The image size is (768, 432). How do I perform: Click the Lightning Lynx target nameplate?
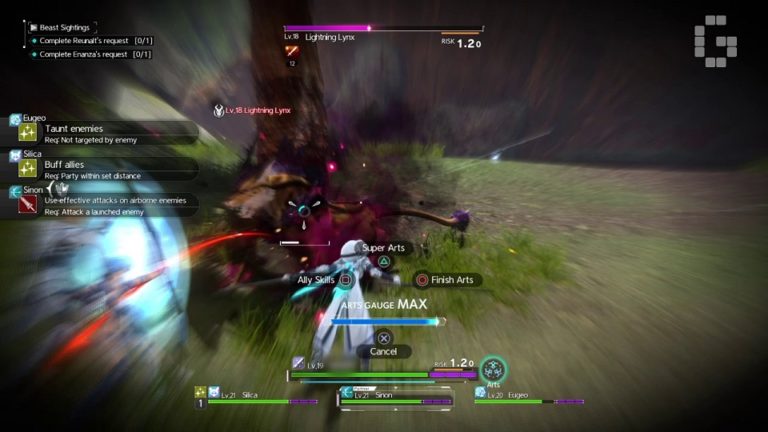257,110
